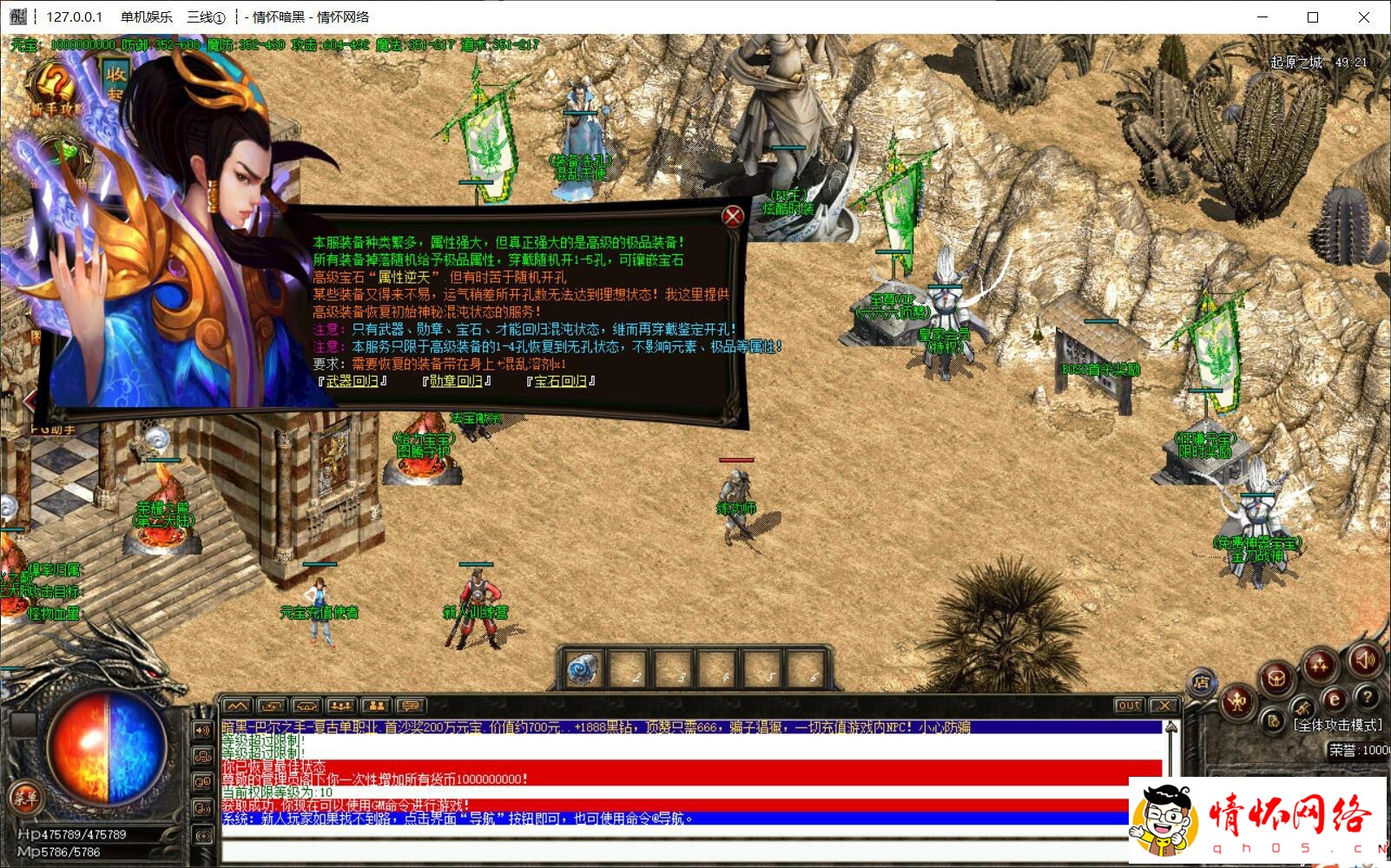Open the skills icon with three stars

[1320, 667]
